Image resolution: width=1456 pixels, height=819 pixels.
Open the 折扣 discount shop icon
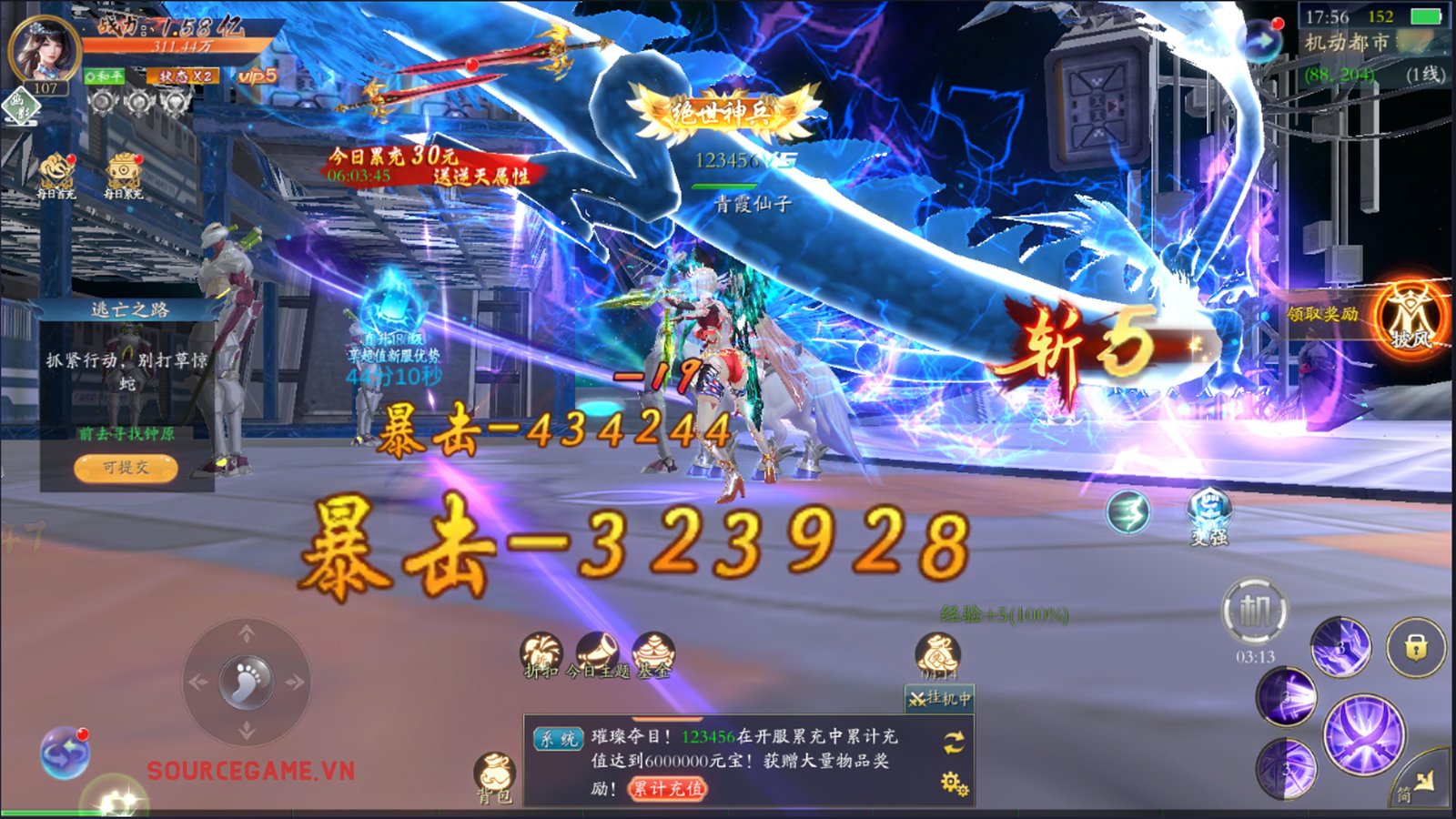(x=541, y=655)
